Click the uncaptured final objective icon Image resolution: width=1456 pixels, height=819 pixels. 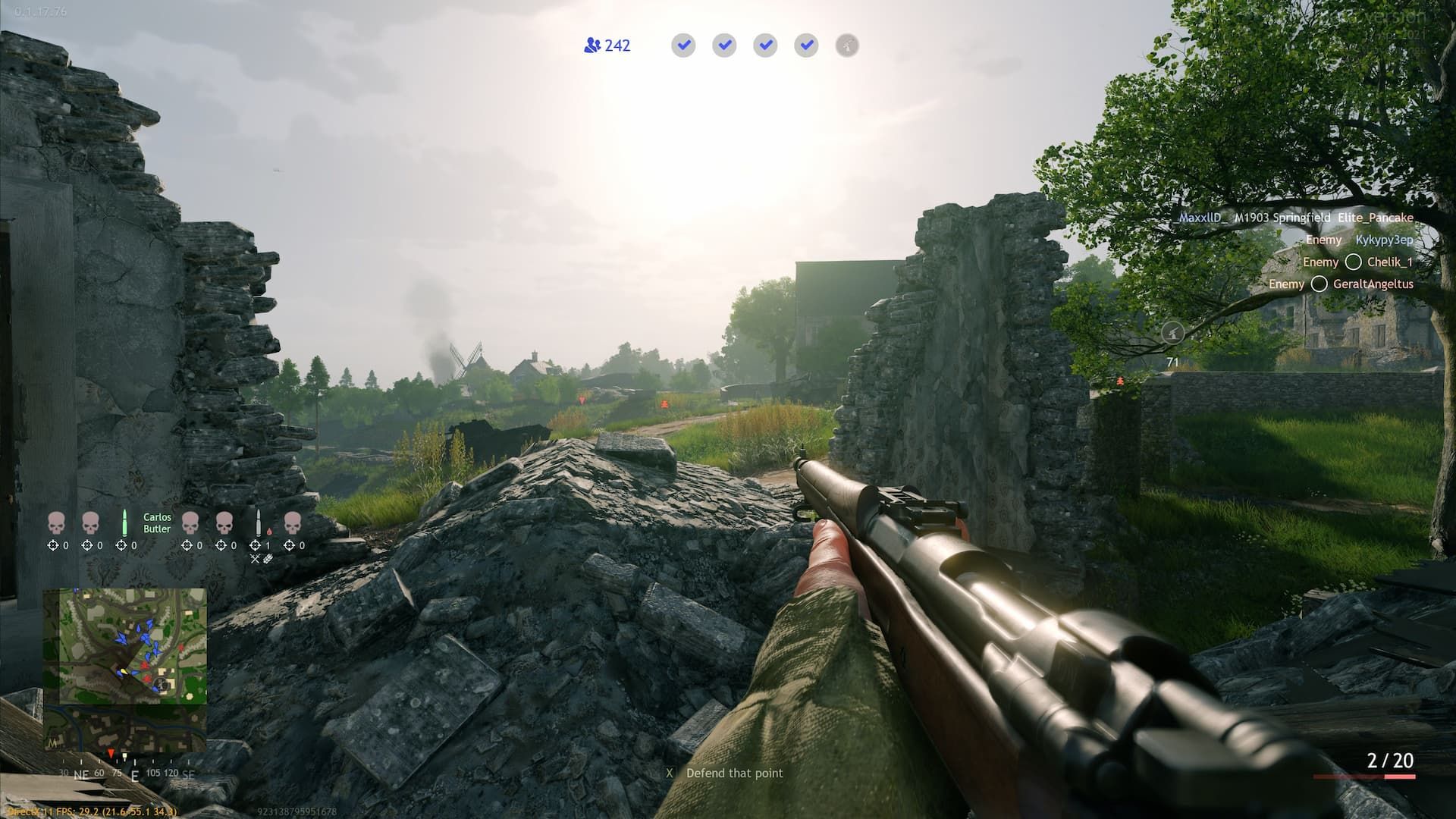[x=847, y=45]
